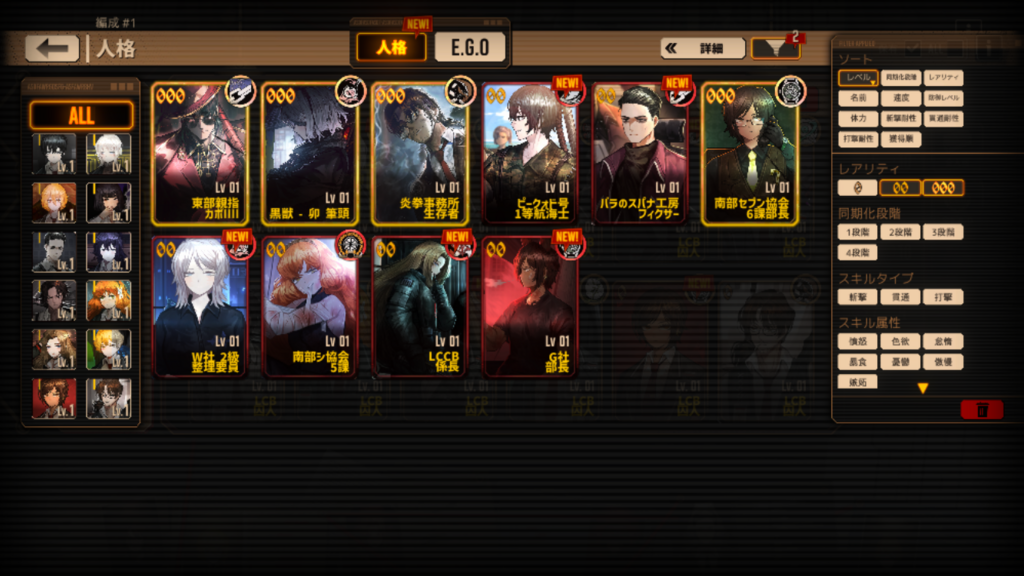
Task: Select the 東部親指 カポIIII identity card
Action: 200,154
